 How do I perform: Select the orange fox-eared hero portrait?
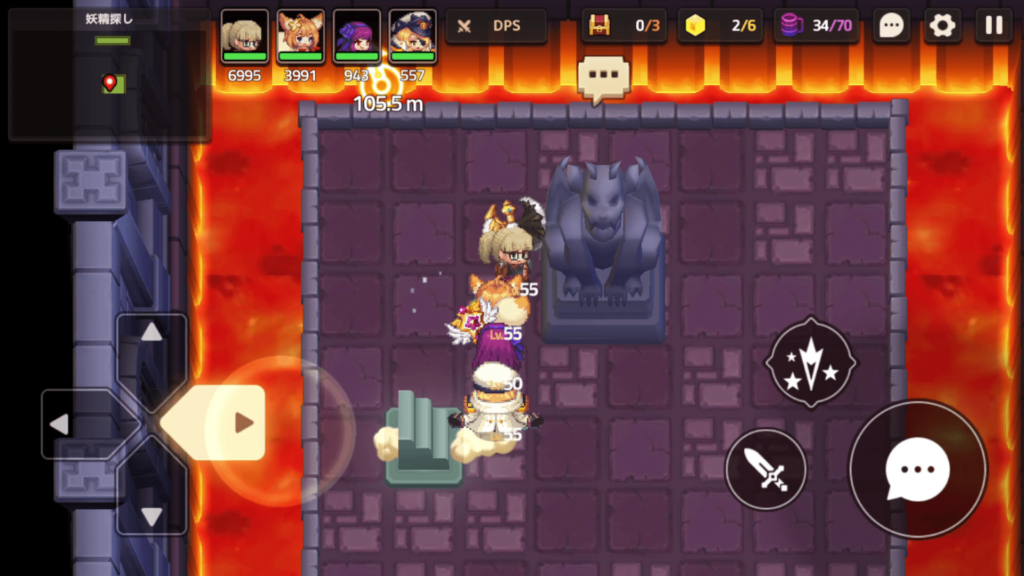click(300, 37)
